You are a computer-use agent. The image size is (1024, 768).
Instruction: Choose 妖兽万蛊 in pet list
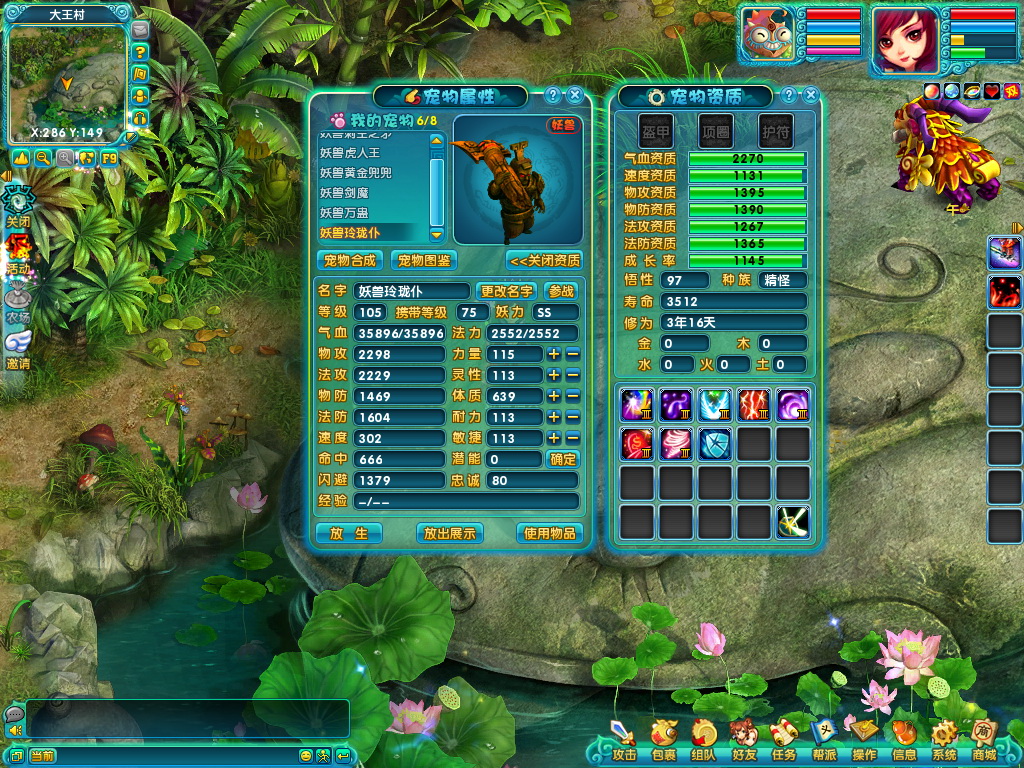point(344,213)
